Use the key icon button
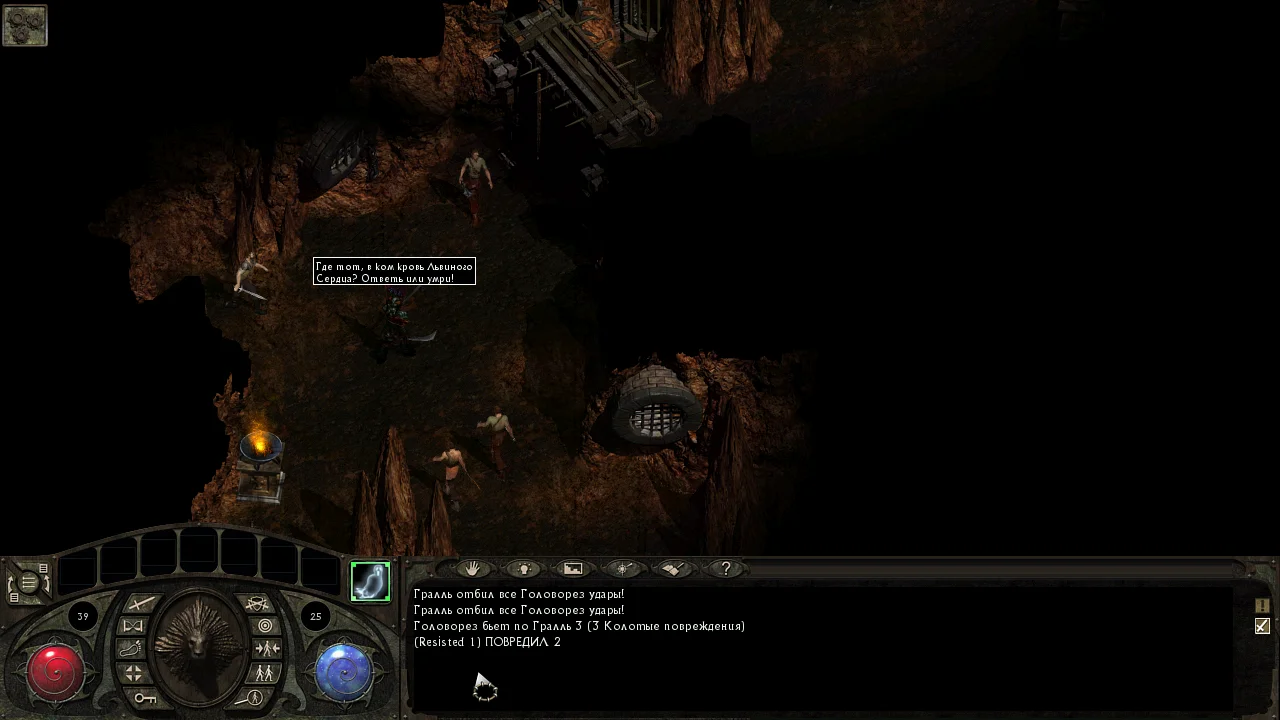 point(145,697)
